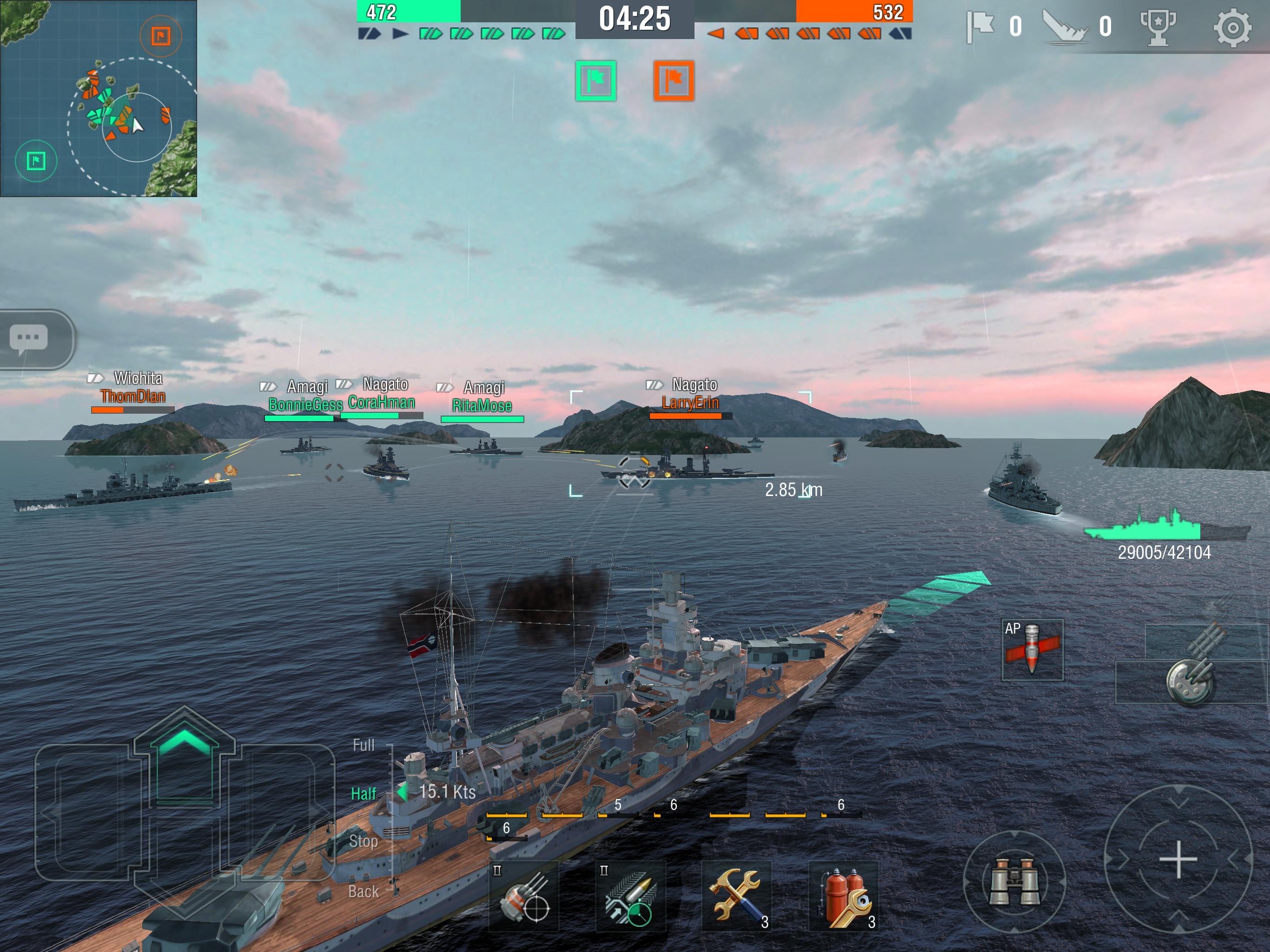Tap the tier II secondary gun consumable

[x=525, y=896]
